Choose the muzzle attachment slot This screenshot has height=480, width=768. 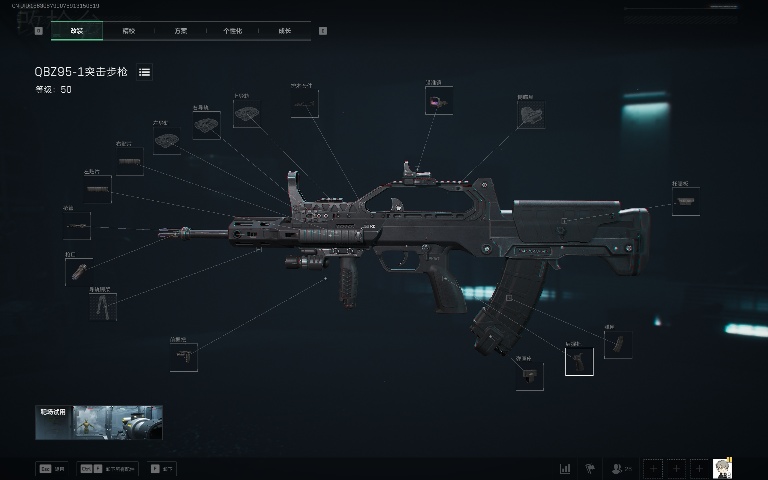pyautogui.click(x=77, y=226)
